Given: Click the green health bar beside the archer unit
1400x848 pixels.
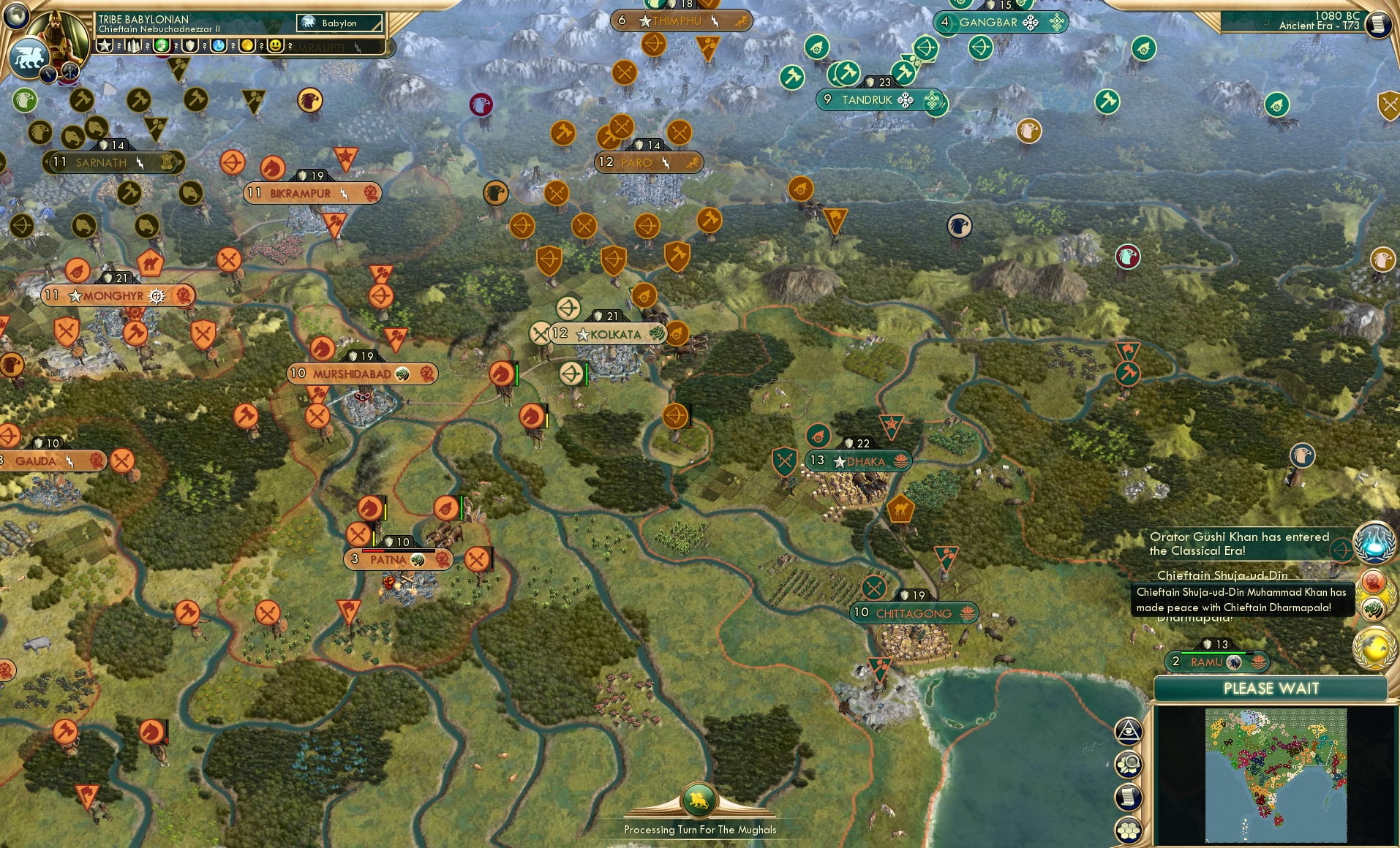Looking at the screenshot, I should (586, 375).
